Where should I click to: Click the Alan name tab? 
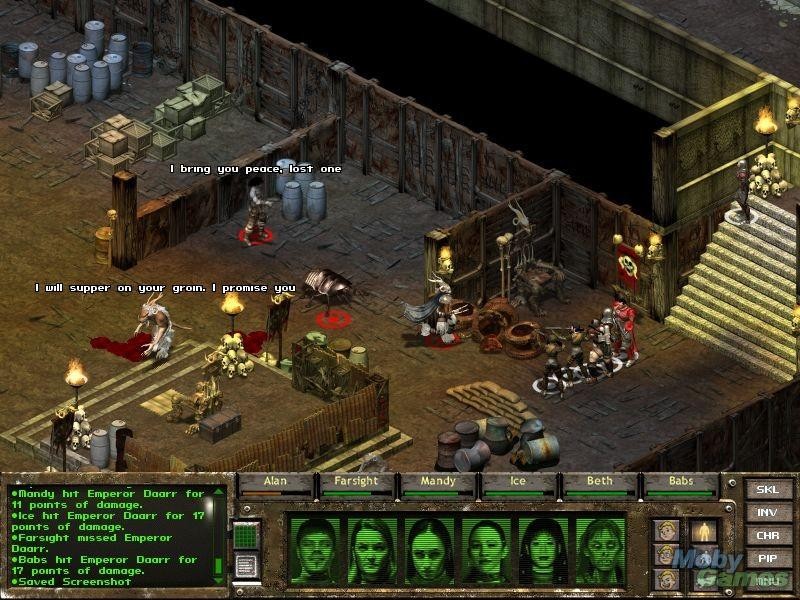275,482
